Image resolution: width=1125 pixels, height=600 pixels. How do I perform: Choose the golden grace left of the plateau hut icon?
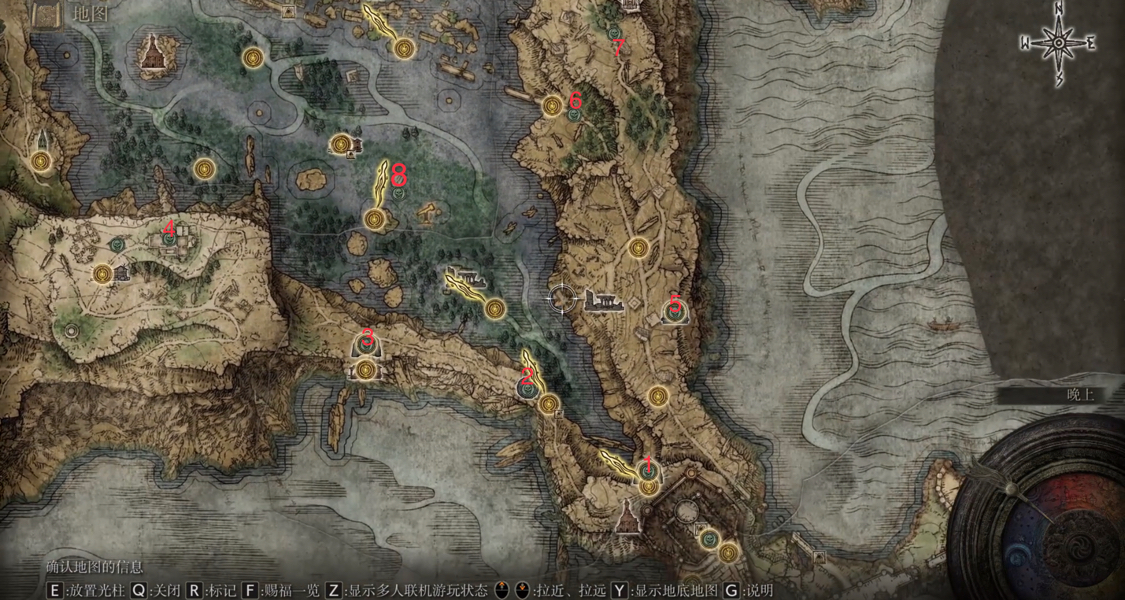pyautogui.click(x=101, y=273)
